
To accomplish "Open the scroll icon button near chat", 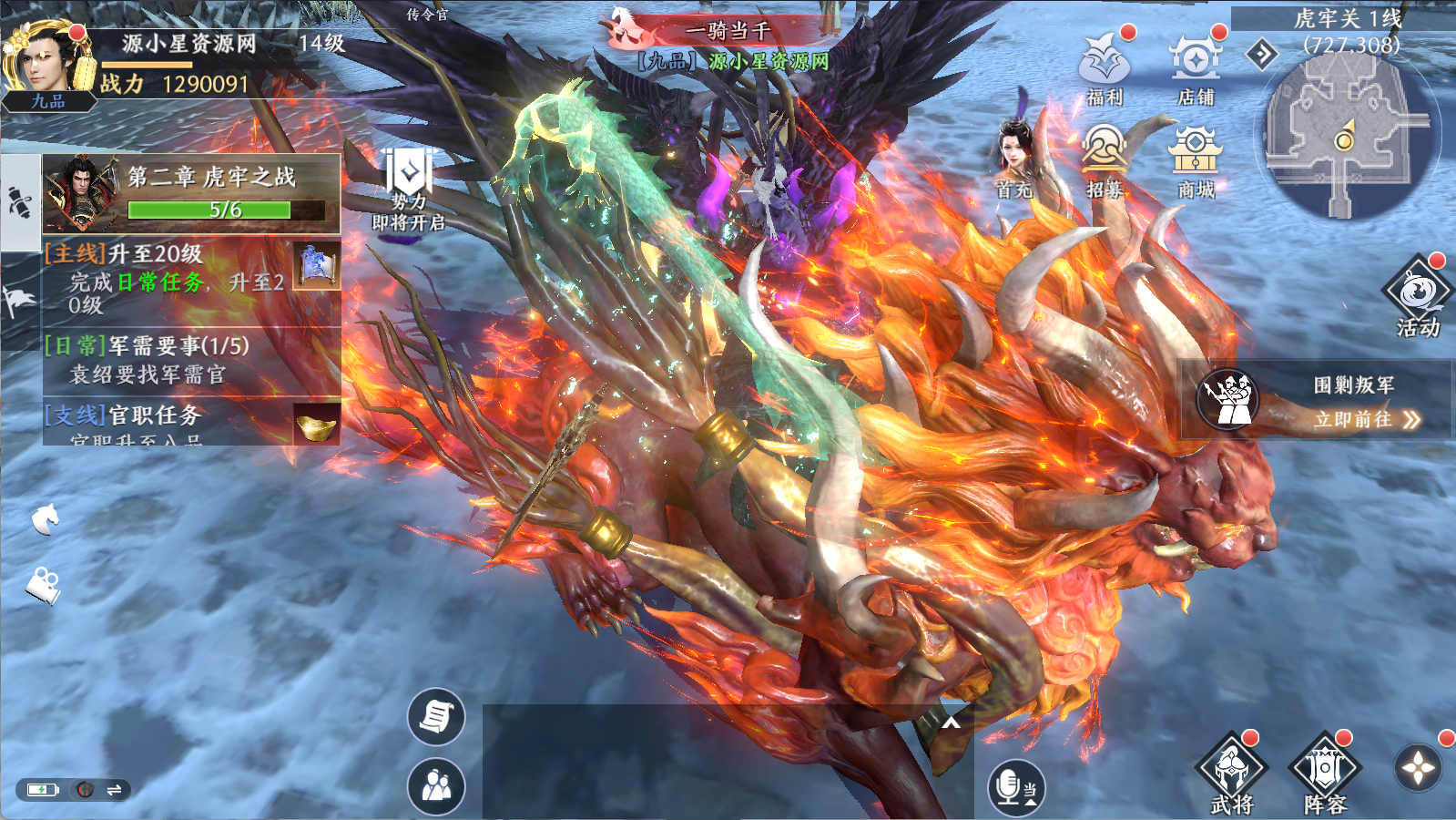I will pos(436,716).
